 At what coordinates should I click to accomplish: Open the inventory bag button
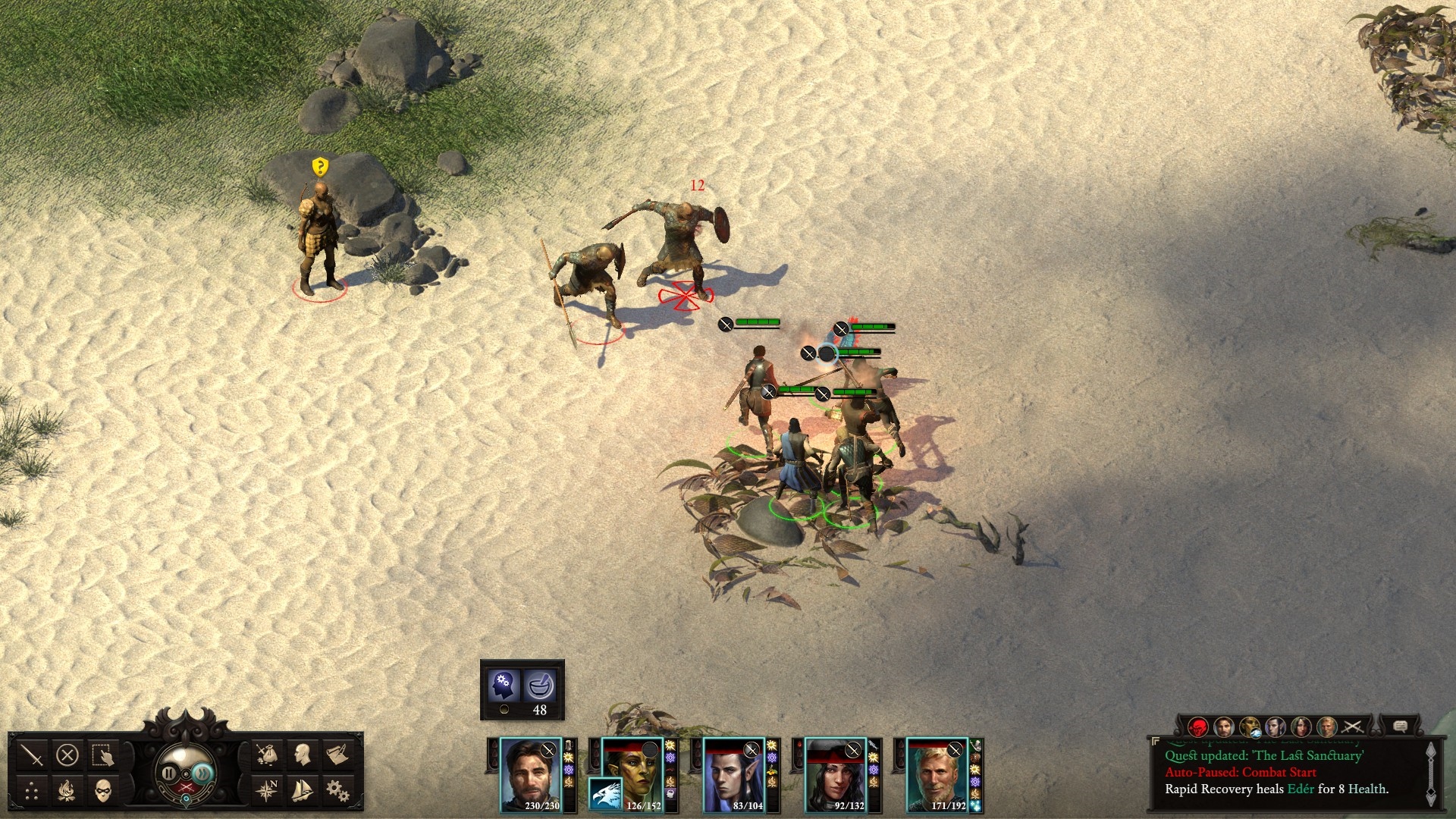(266, 755)
